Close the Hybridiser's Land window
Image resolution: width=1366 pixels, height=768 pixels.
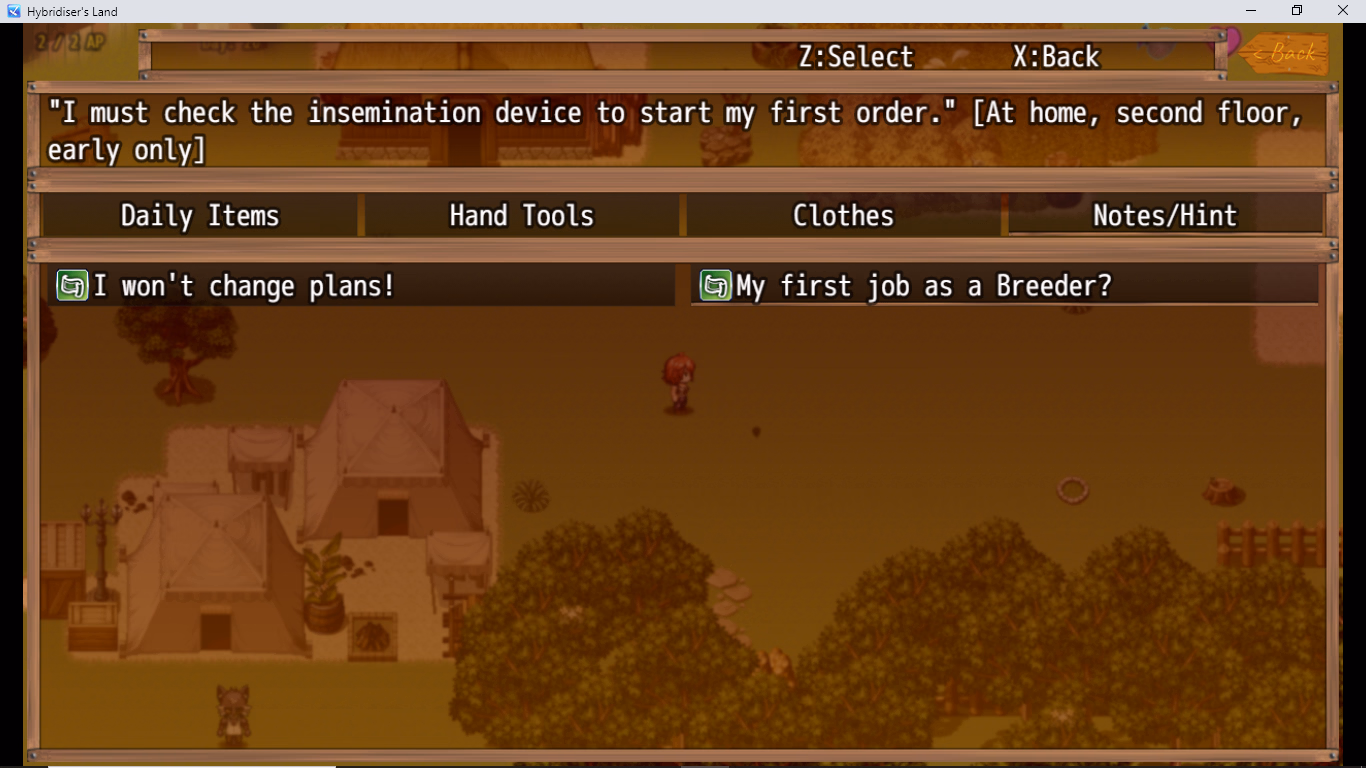[1343, 11]
